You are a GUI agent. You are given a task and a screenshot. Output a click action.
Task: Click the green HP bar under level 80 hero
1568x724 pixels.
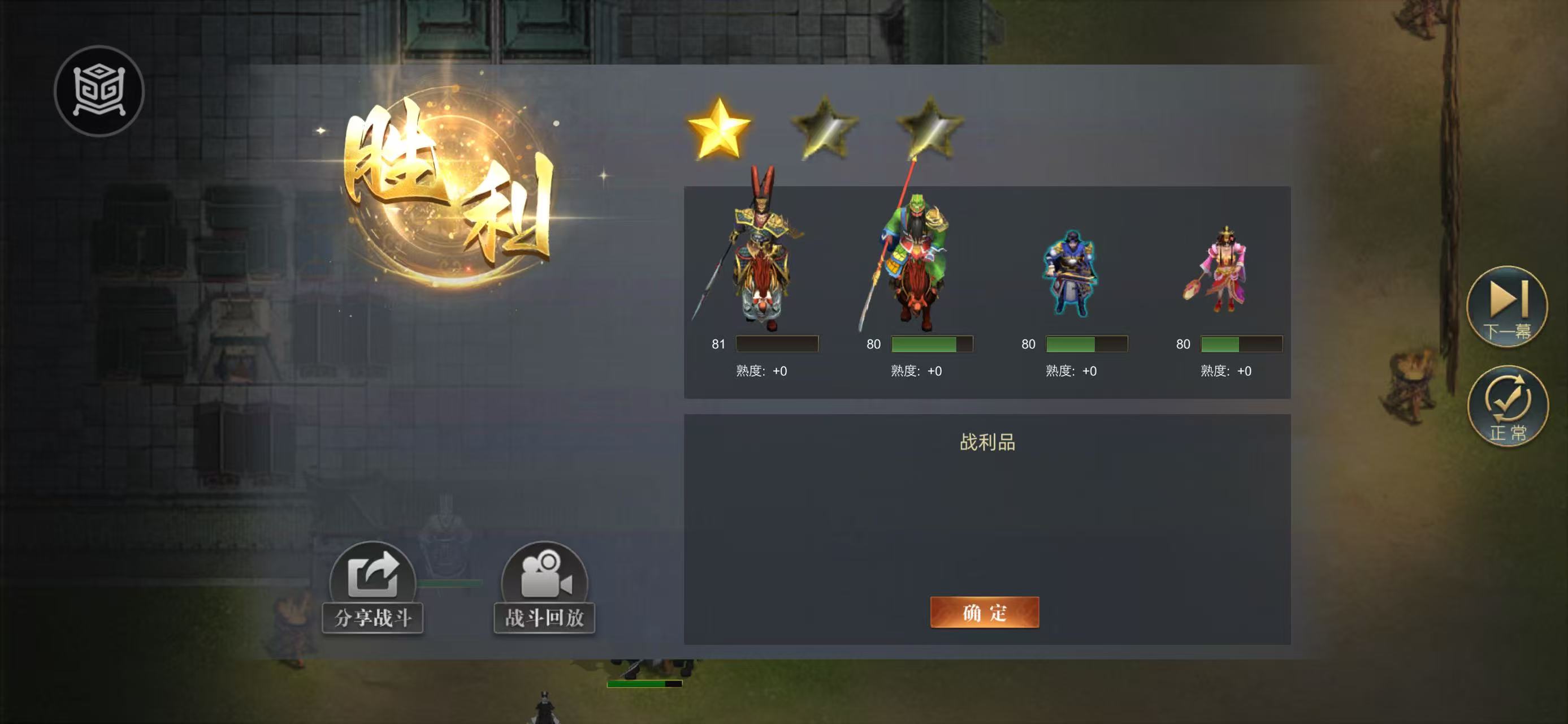pos(926,344)
